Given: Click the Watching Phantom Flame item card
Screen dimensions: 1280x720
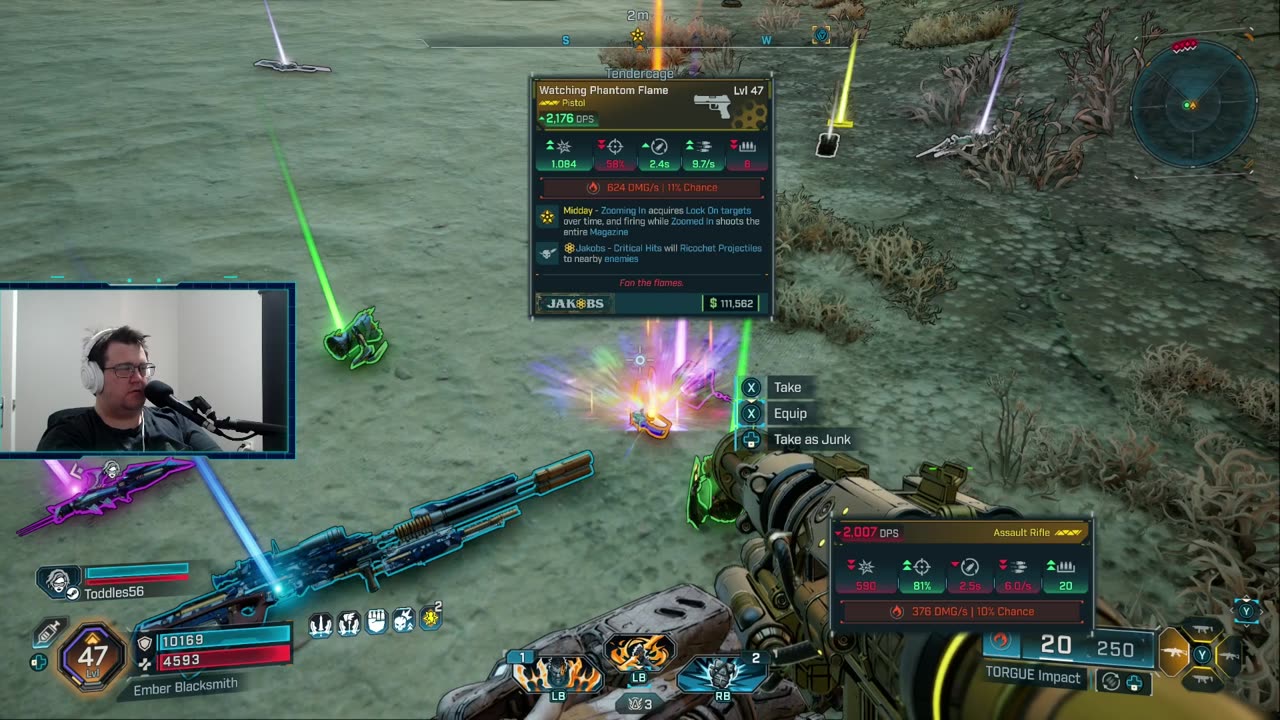Looking at the screenshot, I should click(x=651, y=196).
